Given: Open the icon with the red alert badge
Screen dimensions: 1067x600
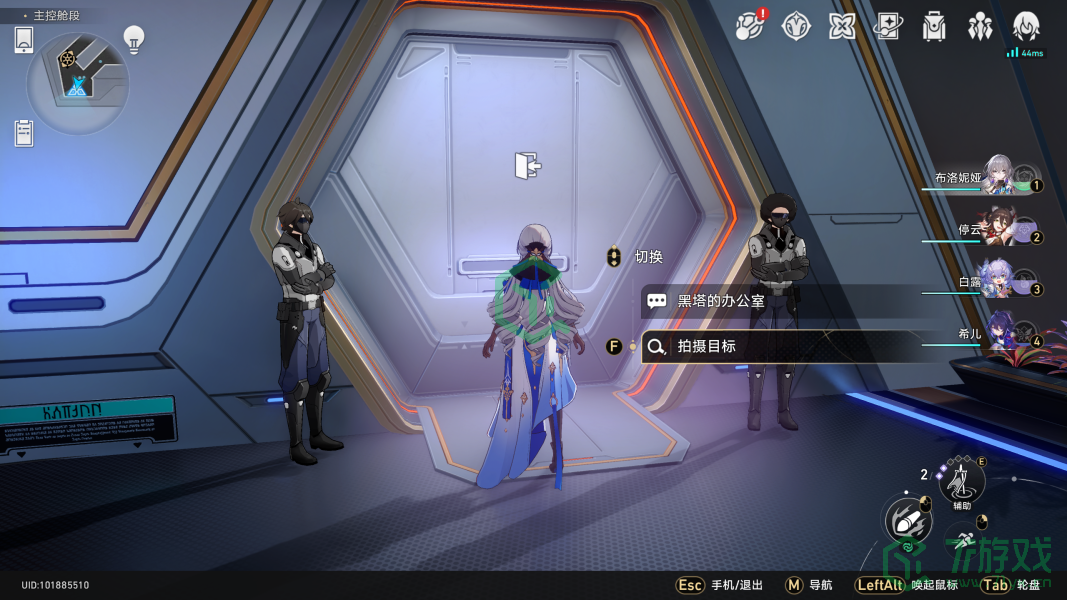Looking at the screenshot, I should 749,27.
